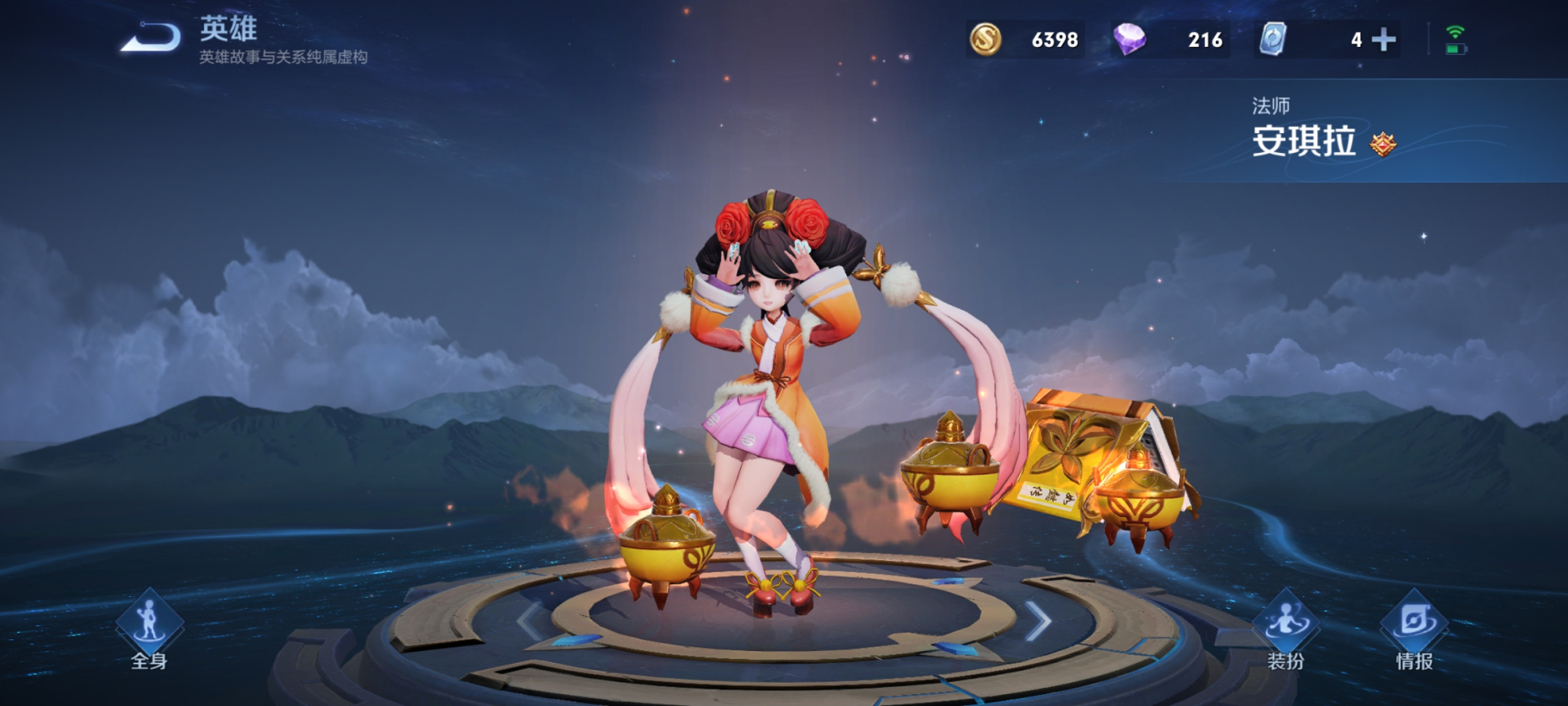Switch to the previous hero with left arrow

click(530, 622)
